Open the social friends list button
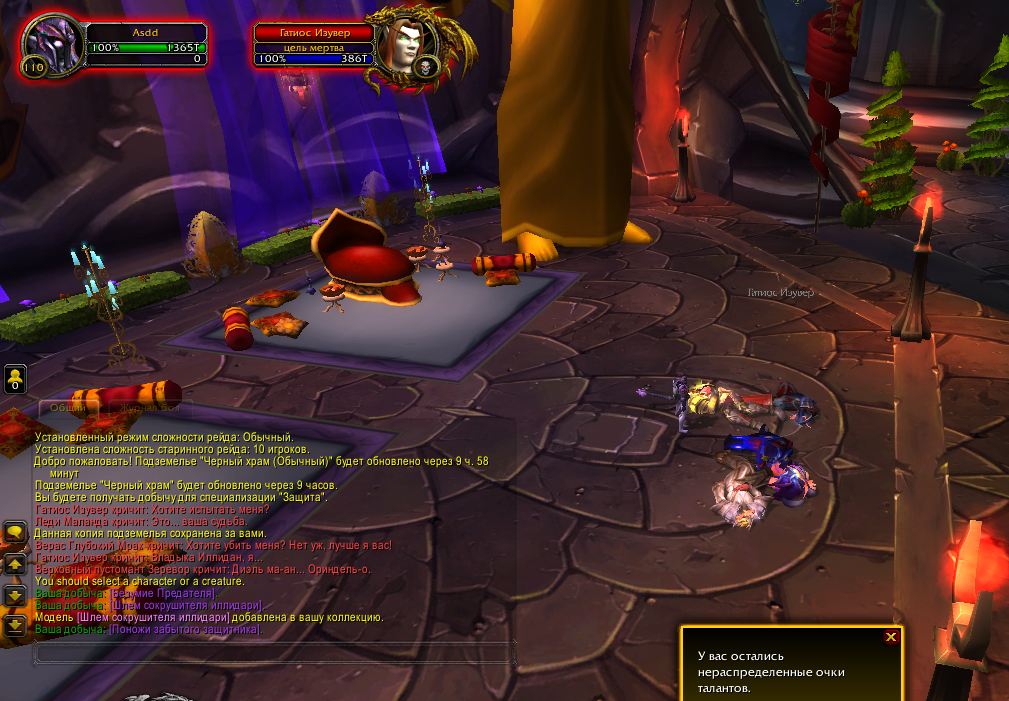 coord(15,379)
